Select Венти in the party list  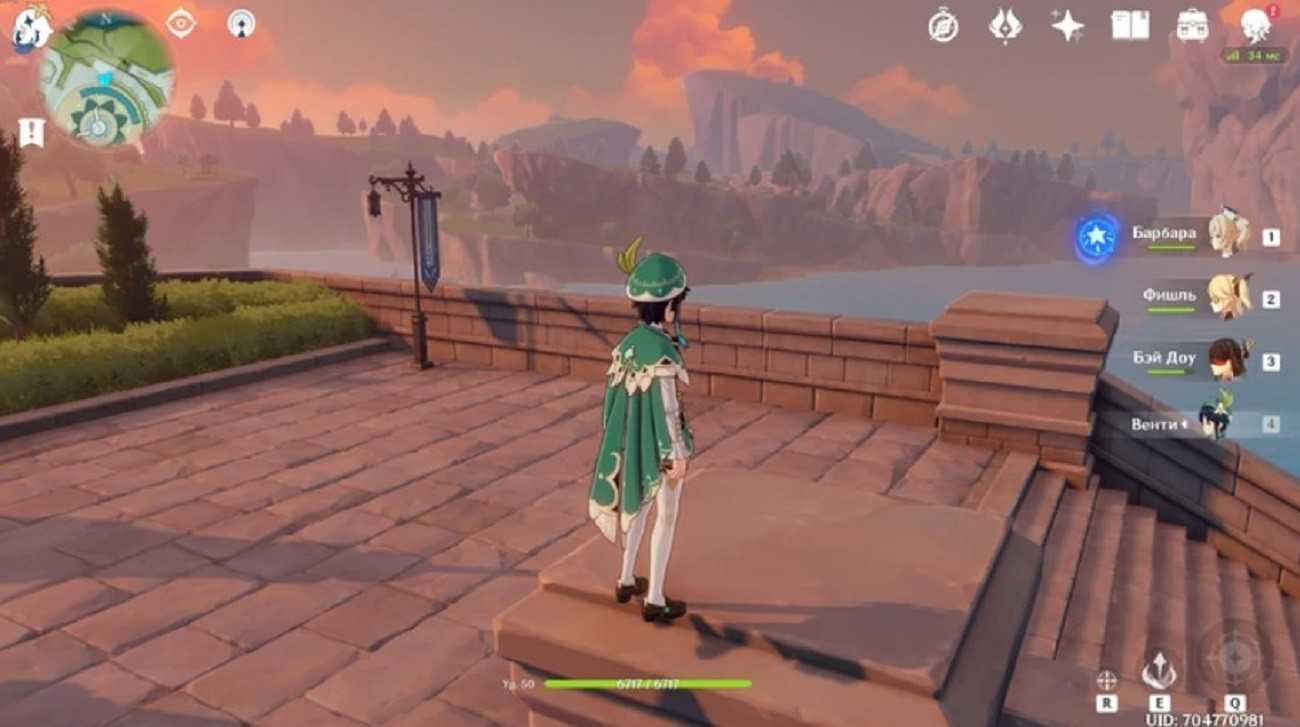coord(1215,423)
